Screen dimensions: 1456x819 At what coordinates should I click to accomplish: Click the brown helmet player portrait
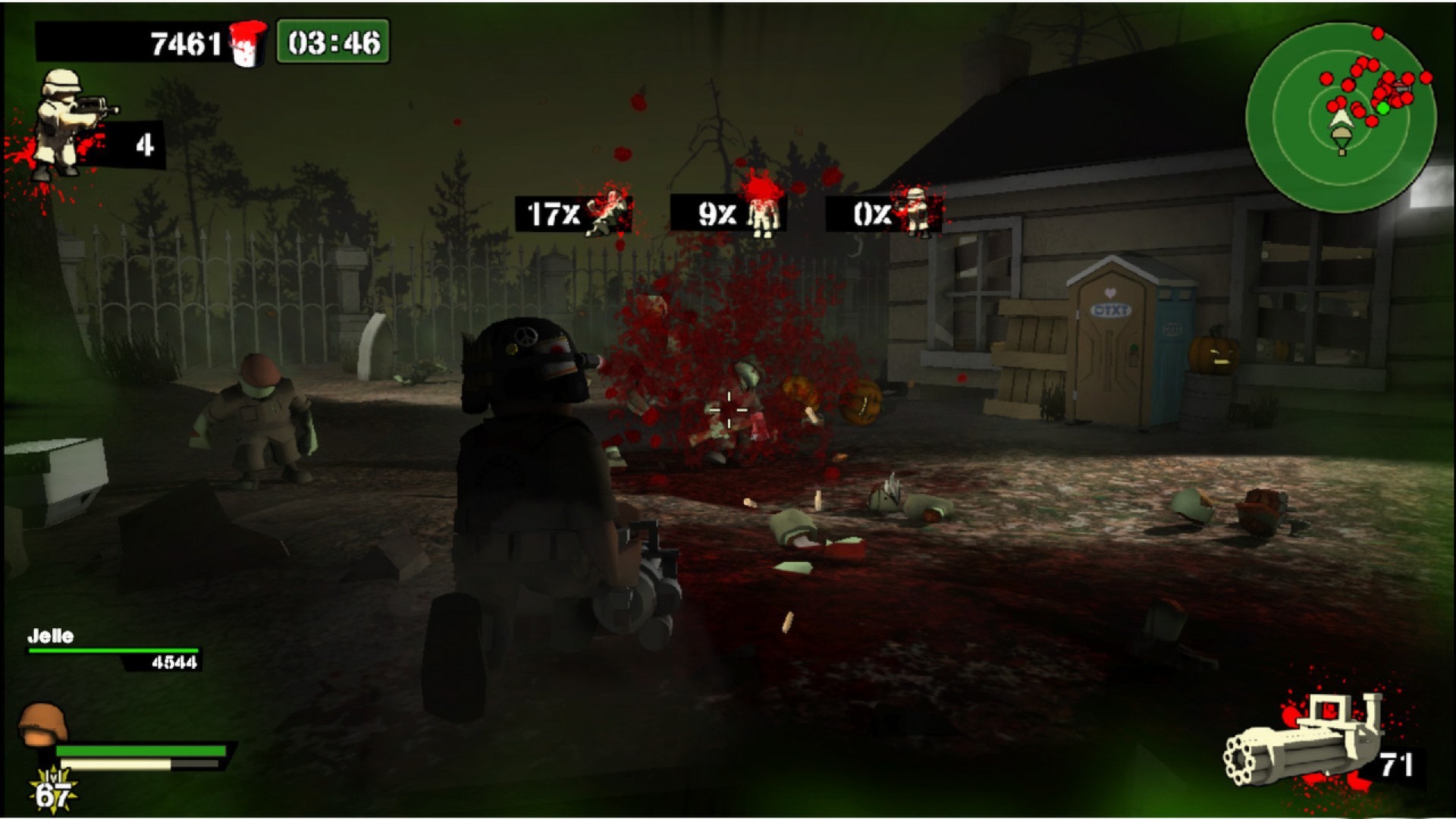(x=42, y=724)
